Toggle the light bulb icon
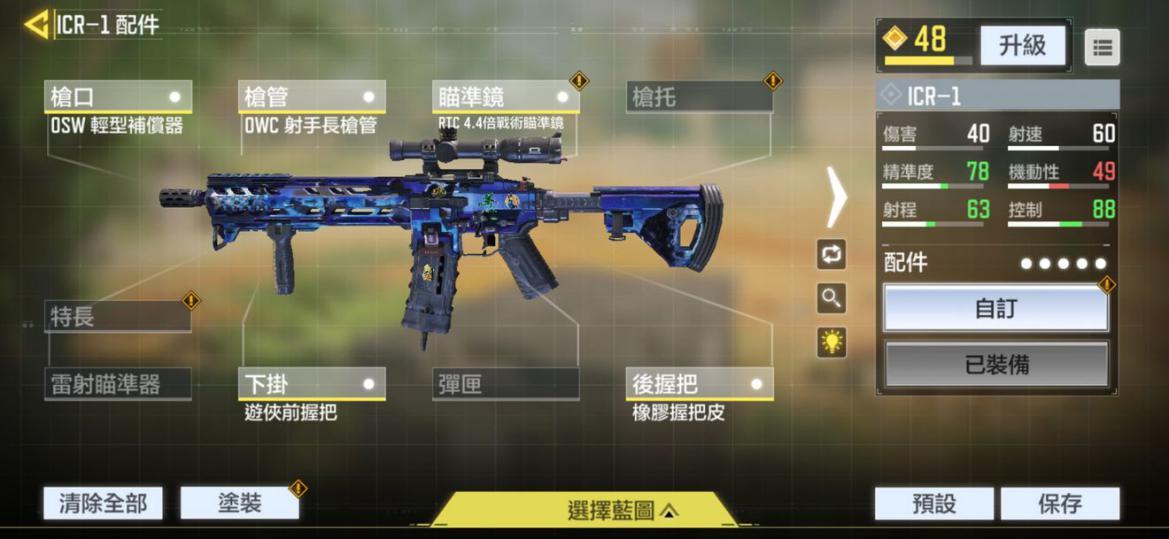 (x=831, y=342)
